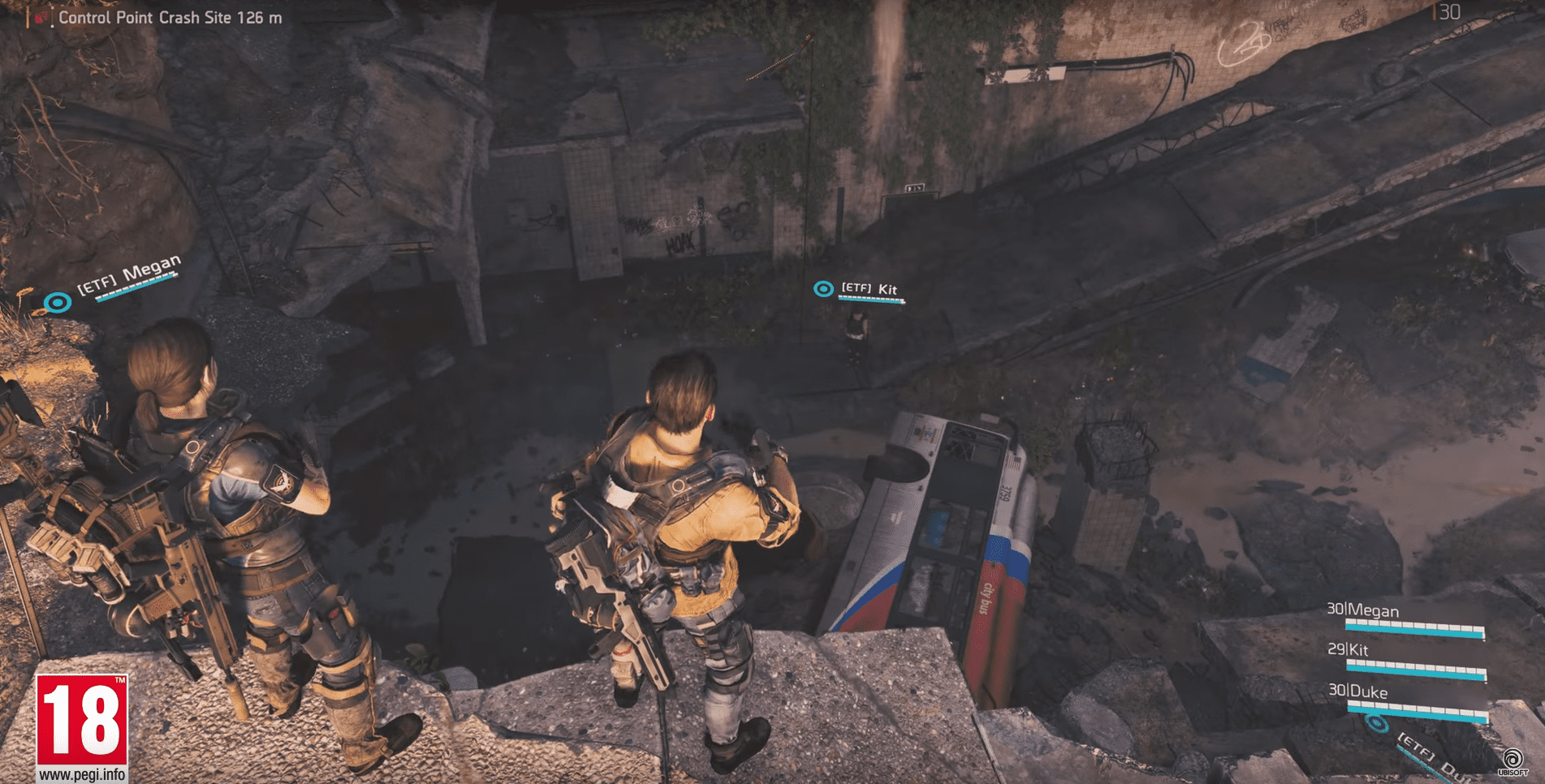Click Megan's row in the party list
This screenshot has height=784, width=1545.
point(1405,618)
